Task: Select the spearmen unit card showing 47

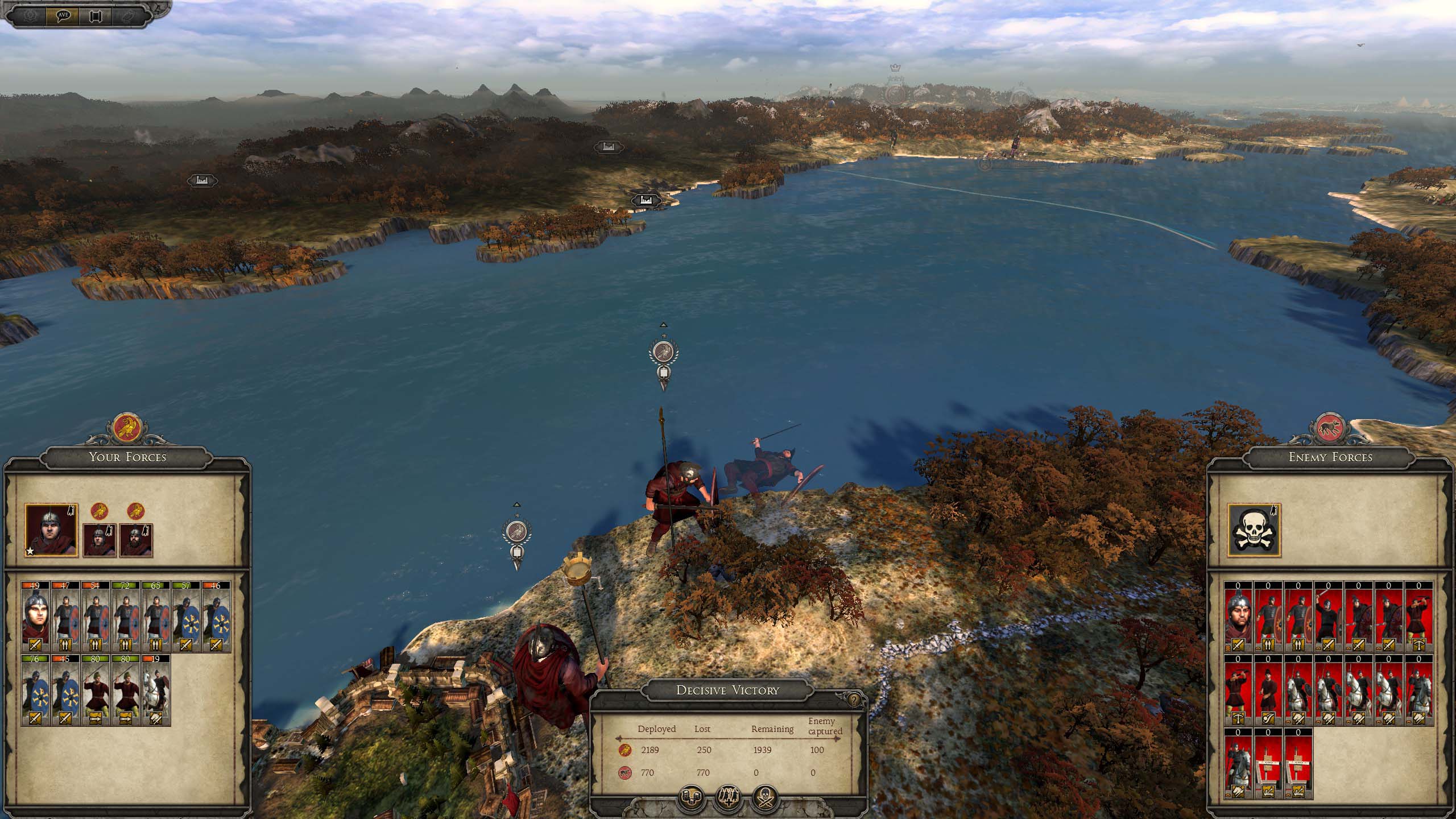Action: 65,617
